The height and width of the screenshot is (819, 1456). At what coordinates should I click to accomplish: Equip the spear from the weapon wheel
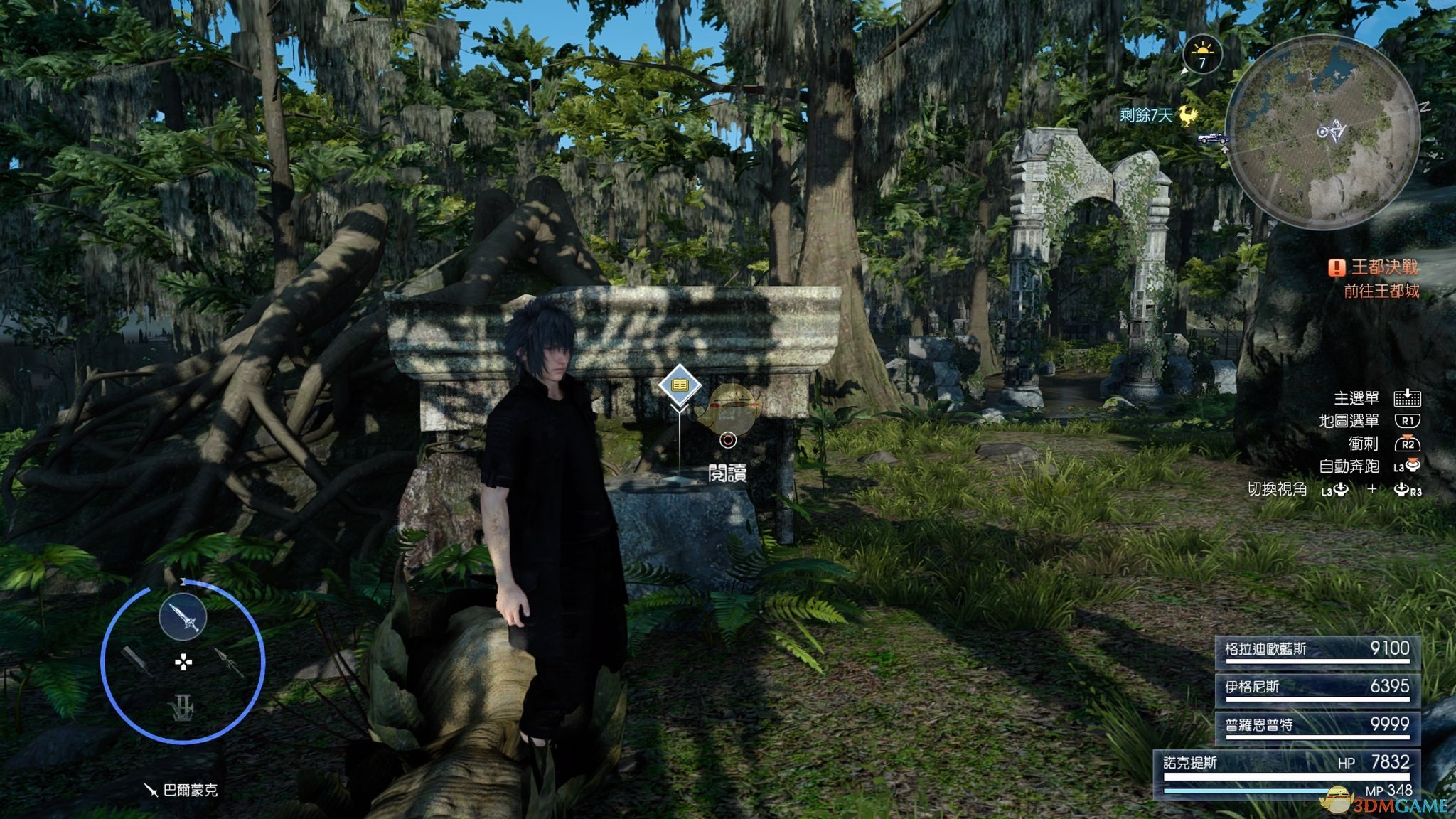pos(229,661)
